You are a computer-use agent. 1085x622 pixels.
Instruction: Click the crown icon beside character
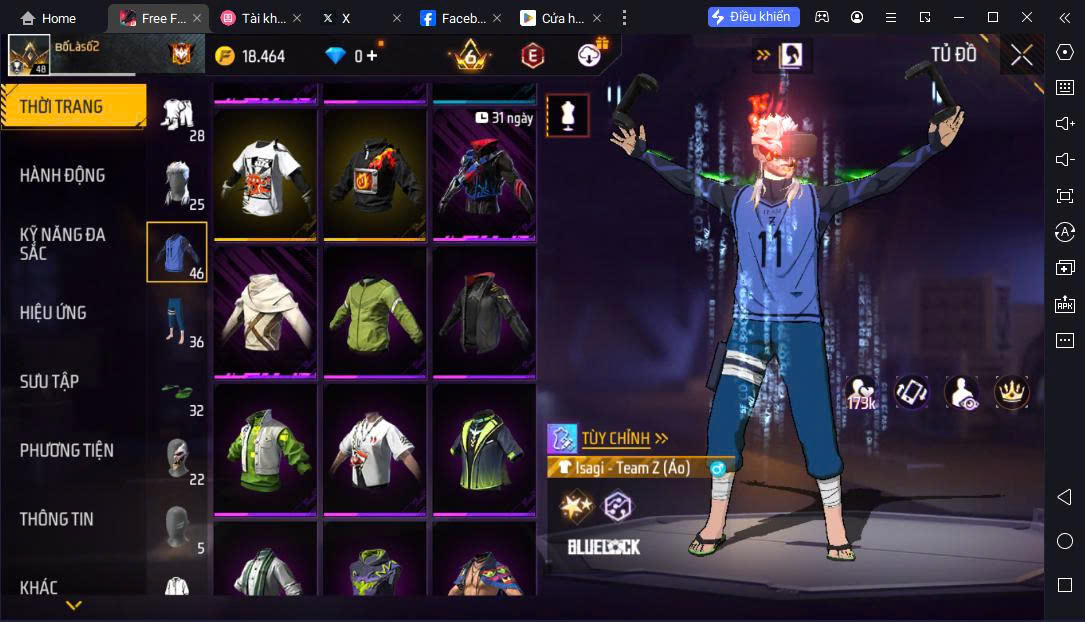coord(1012,392)
